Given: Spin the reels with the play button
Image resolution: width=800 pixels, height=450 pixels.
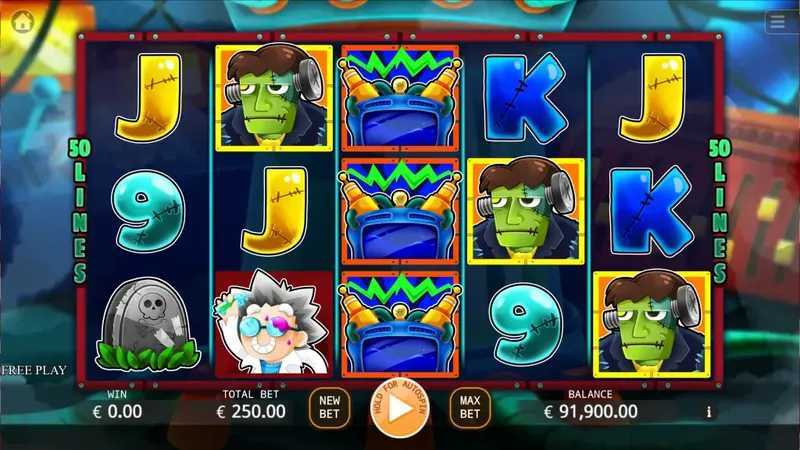Looking at the screenshot, I should click(x=399, y=407).
